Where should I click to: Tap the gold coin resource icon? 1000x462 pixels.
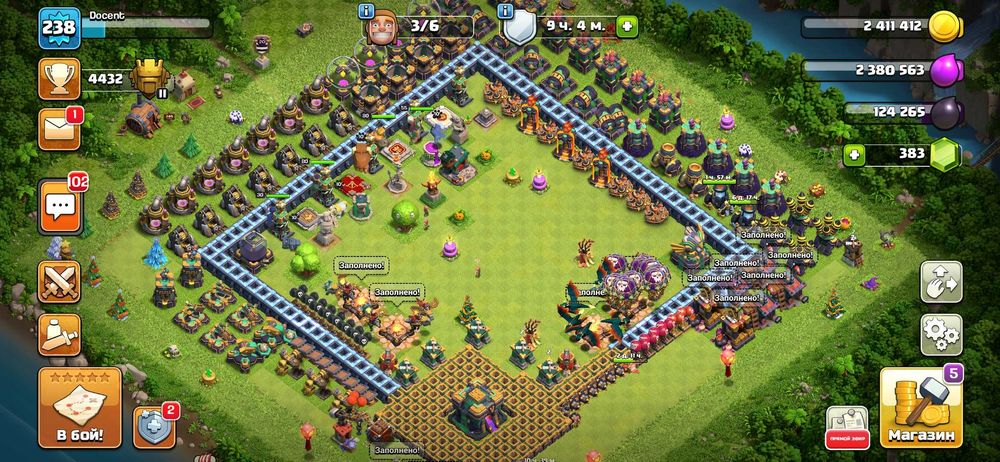944,27
